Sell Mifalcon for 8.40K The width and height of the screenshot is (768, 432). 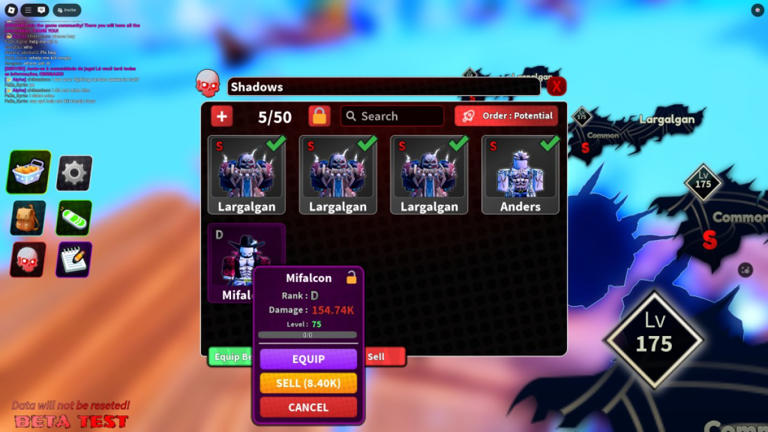click(x=308, y=383)
